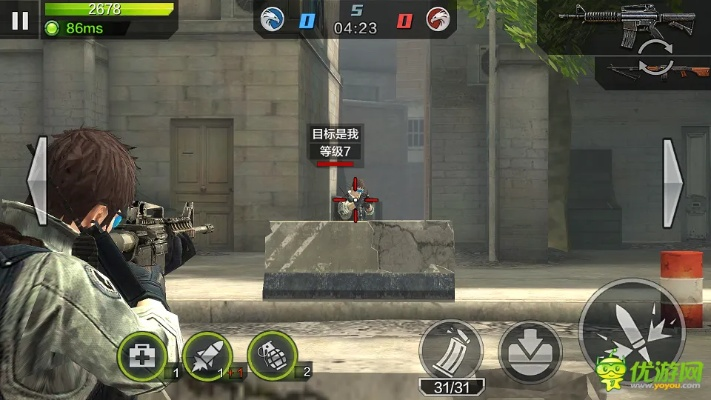
Task: Throw a grenade
Action: coord(271,355)
